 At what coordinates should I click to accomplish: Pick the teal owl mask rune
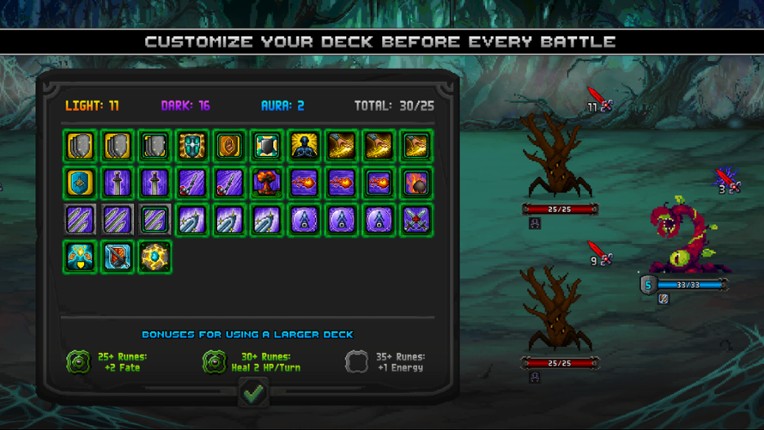click(x=80, y=257)
